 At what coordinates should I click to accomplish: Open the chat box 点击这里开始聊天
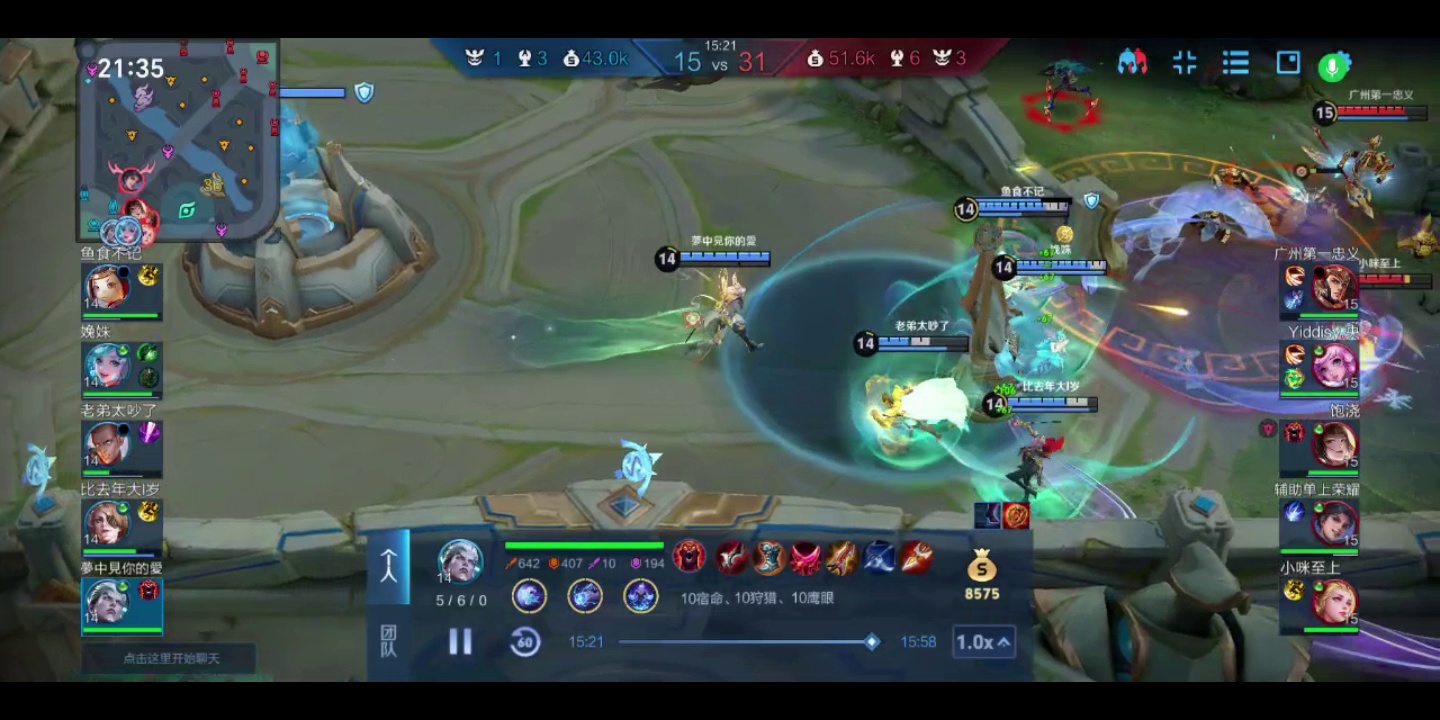point(170,658)
